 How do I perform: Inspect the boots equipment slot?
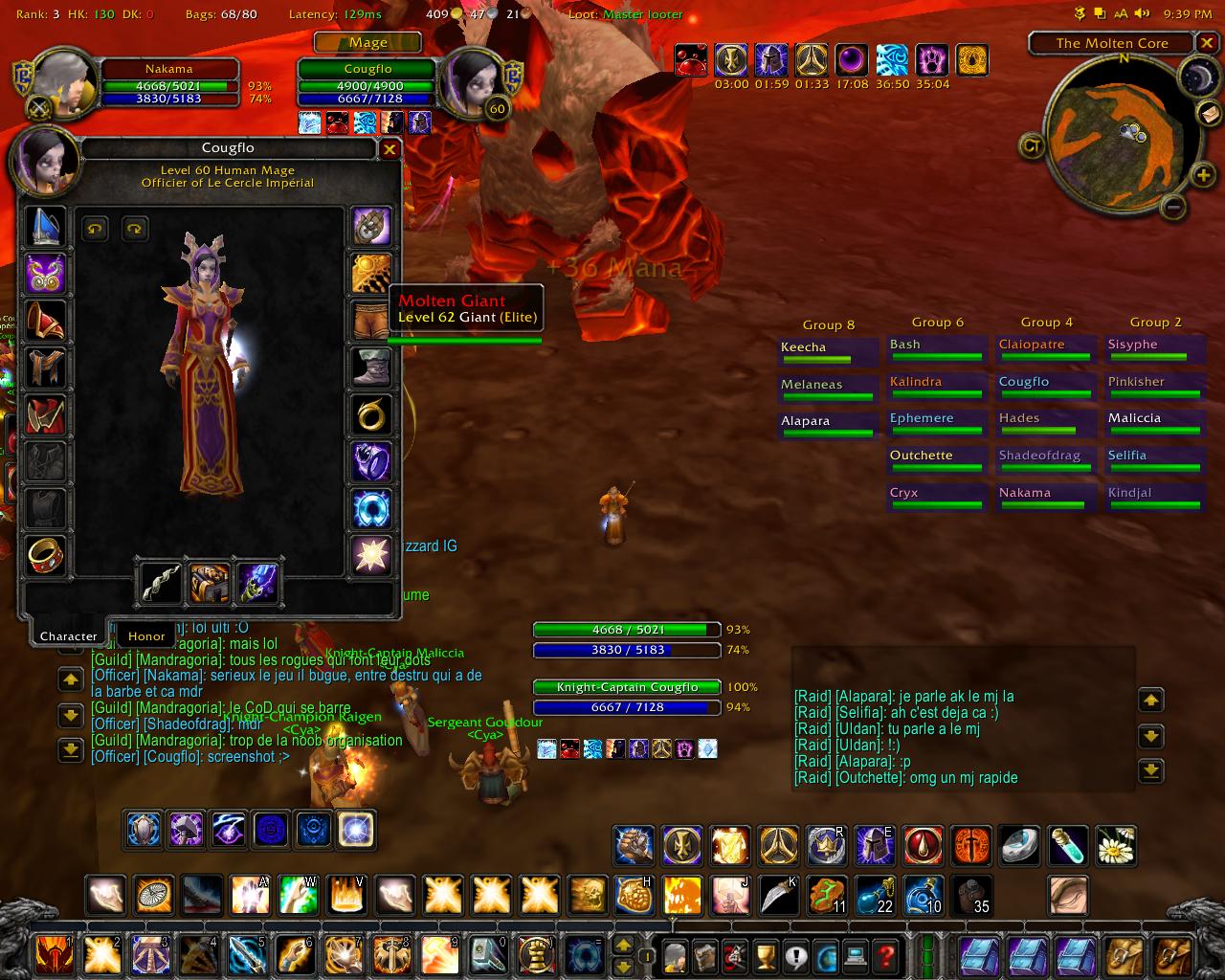pyautogui.click(x=371, y=367)
